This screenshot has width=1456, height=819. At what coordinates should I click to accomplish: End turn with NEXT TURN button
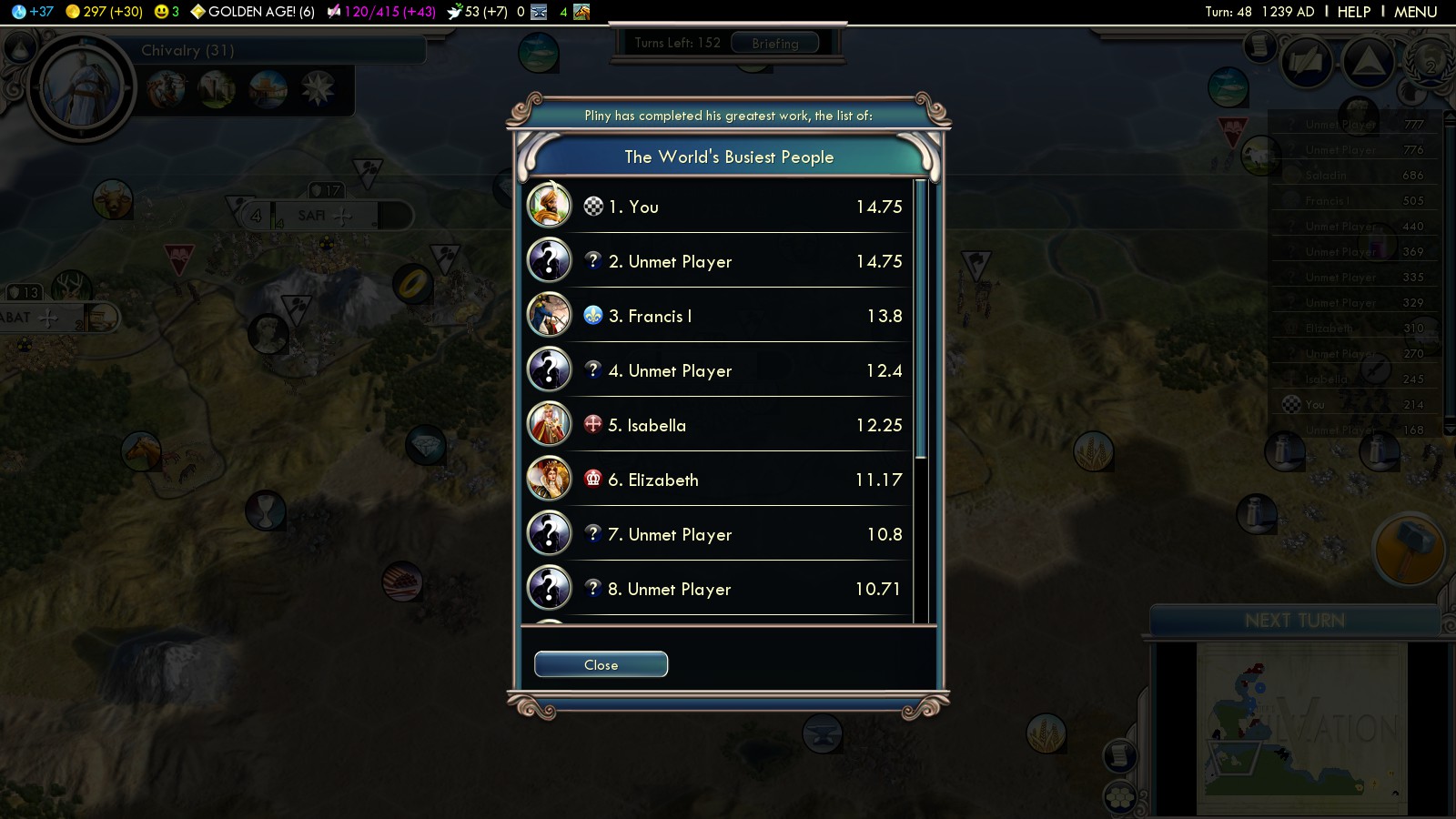(1294, 621)
